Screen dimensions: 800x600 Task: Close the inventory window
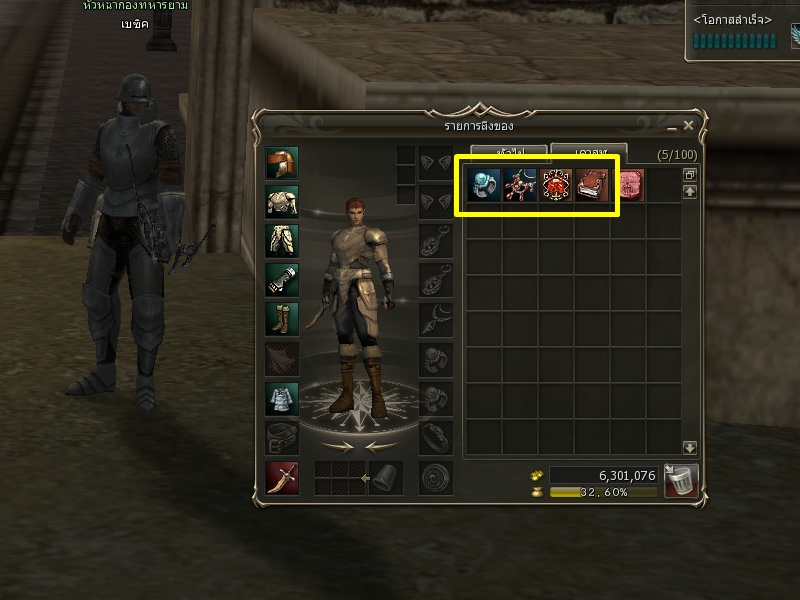[688, 126]
